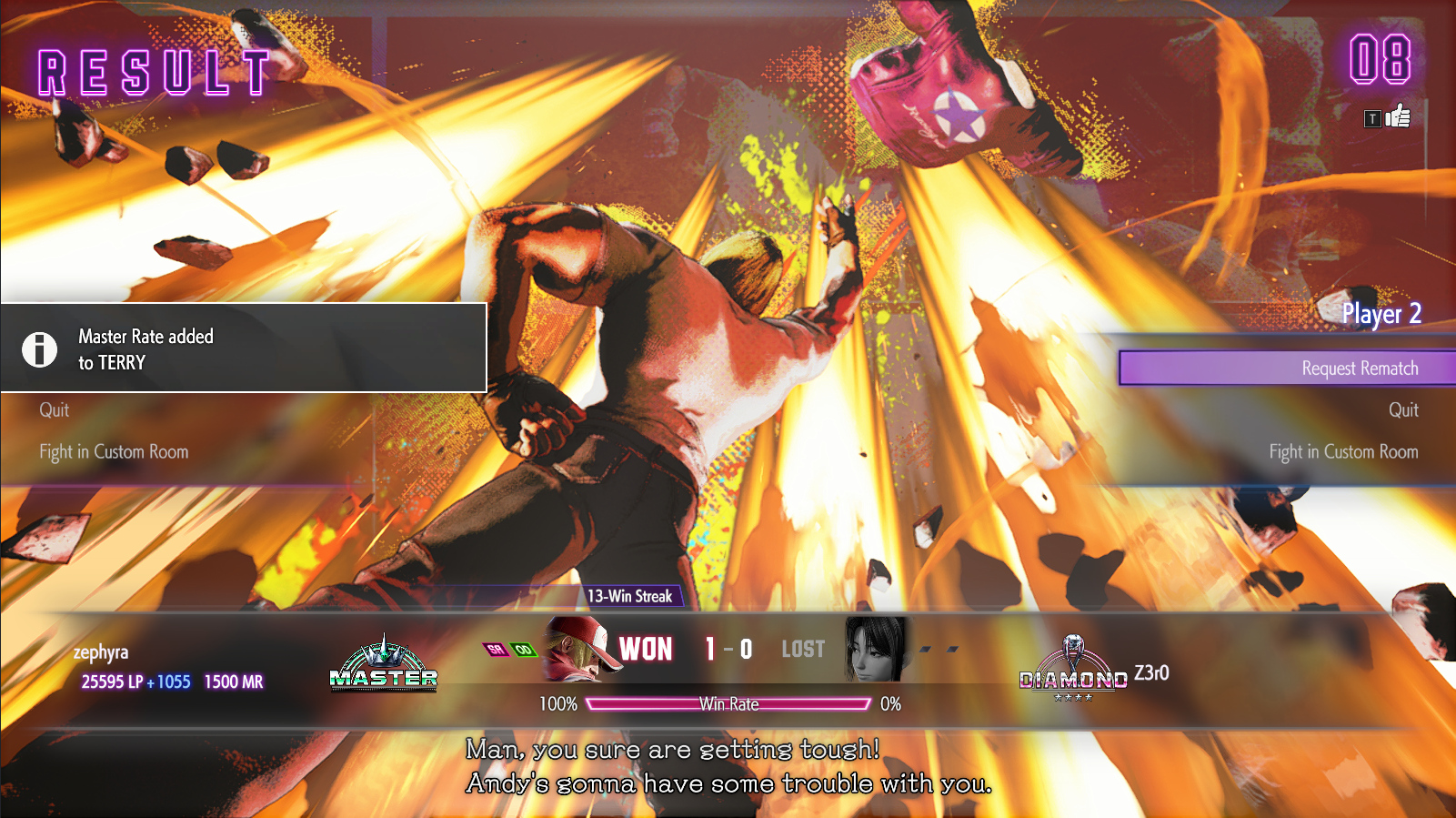The height and width of the screenshot is (818, 1456).
Task: Choose Quit beneath the Master Rate notice
Action: [x=55, y=410]
